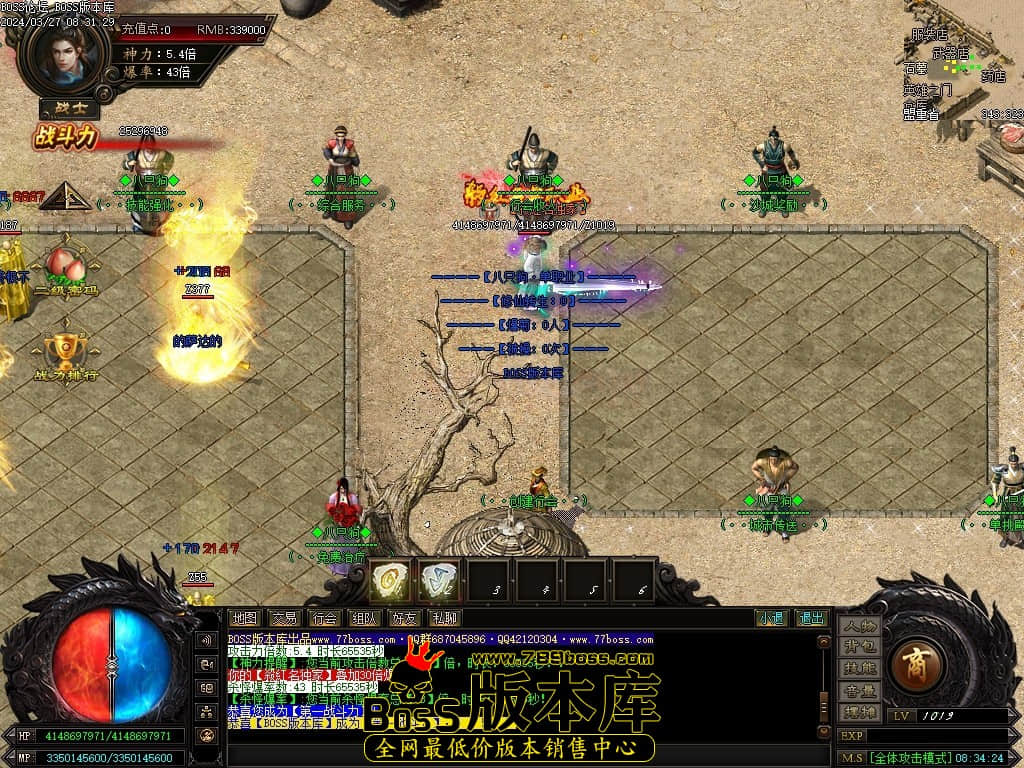1024x768 pixels.
Task: Click the 战斗力 combat power badge
Action: coord(66,136)
